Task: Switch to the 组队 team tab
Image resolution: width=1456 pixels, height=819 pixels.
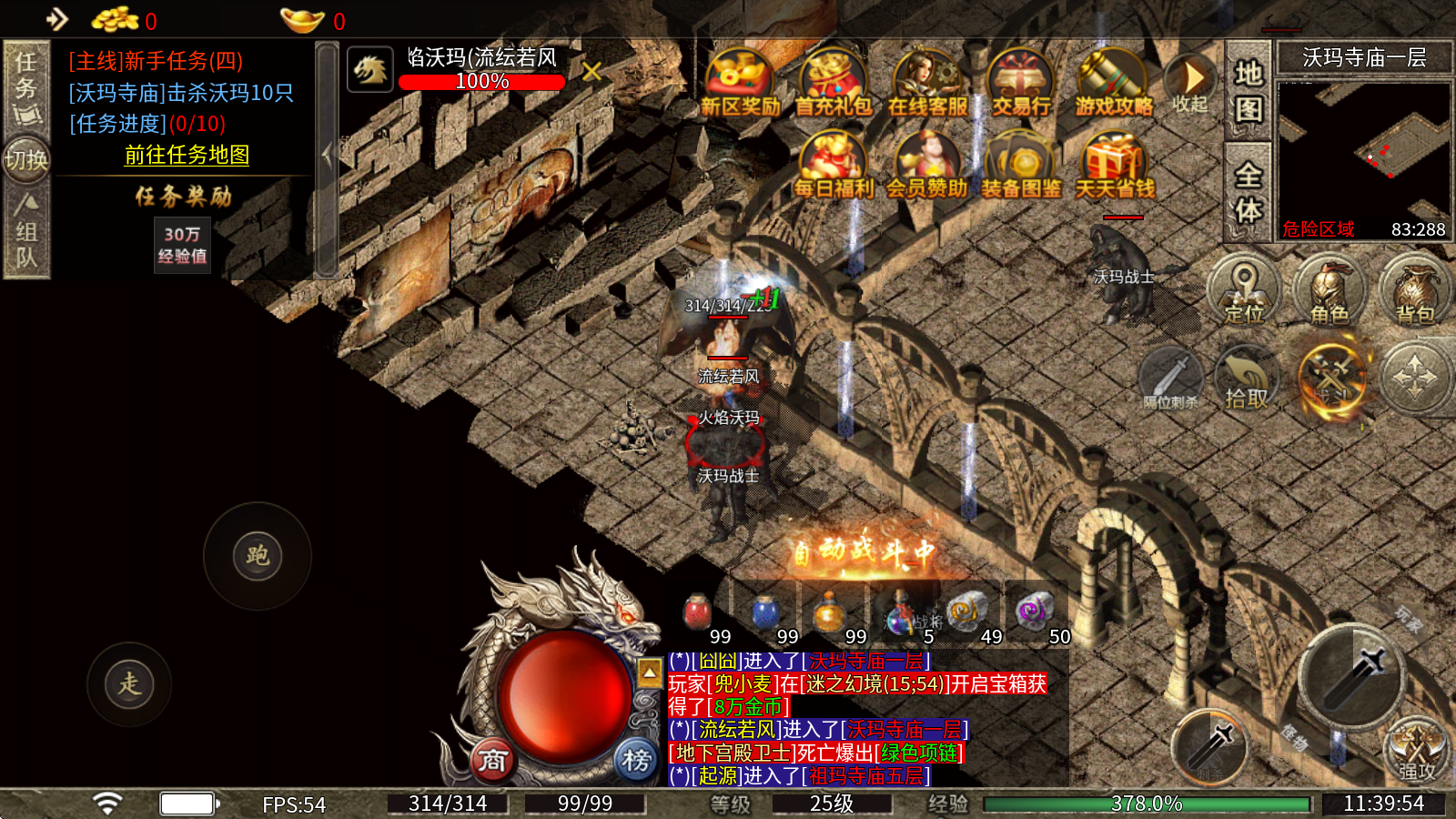Action: [26, 234]
